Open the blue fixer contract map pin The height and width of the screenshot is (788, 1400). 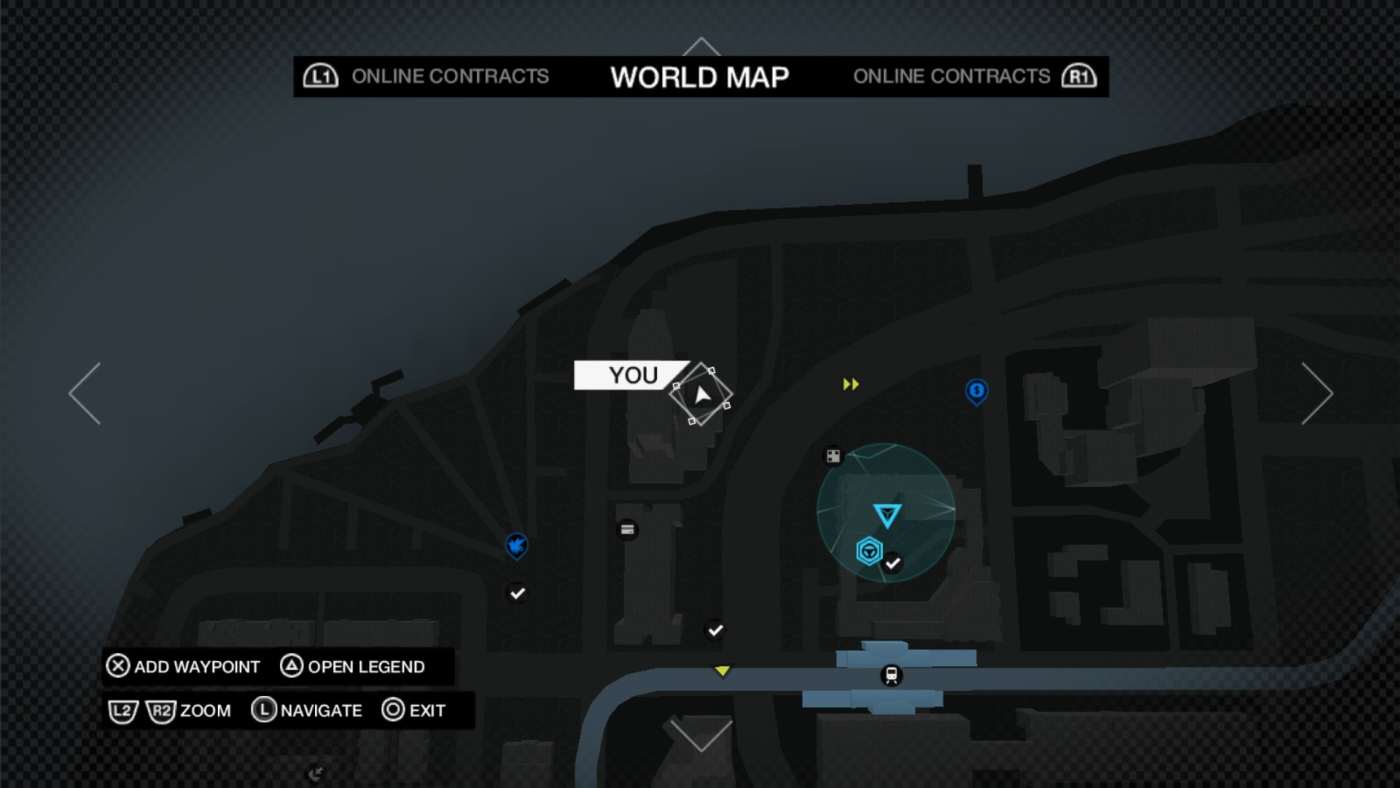(976, 392)
